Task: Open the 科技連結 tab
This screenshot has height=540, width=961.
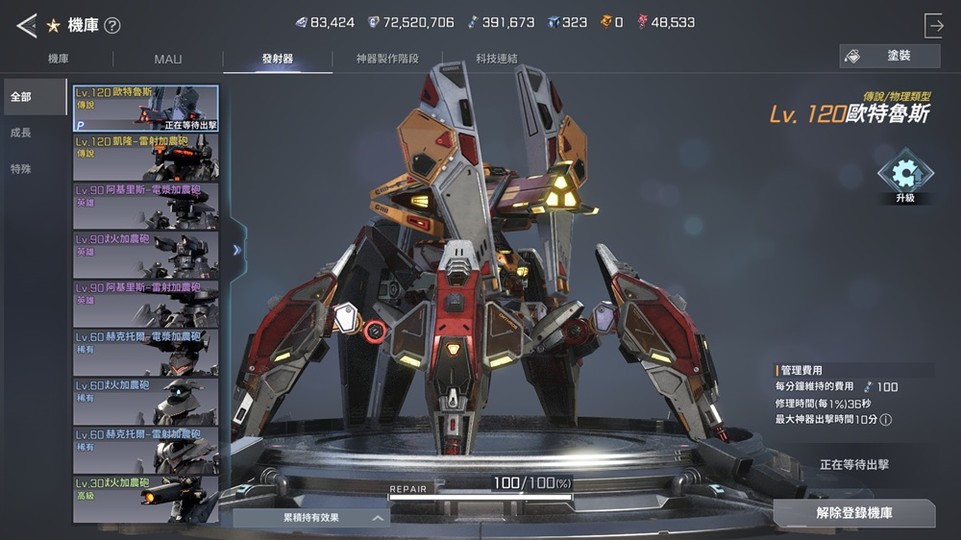Action: 497,59
